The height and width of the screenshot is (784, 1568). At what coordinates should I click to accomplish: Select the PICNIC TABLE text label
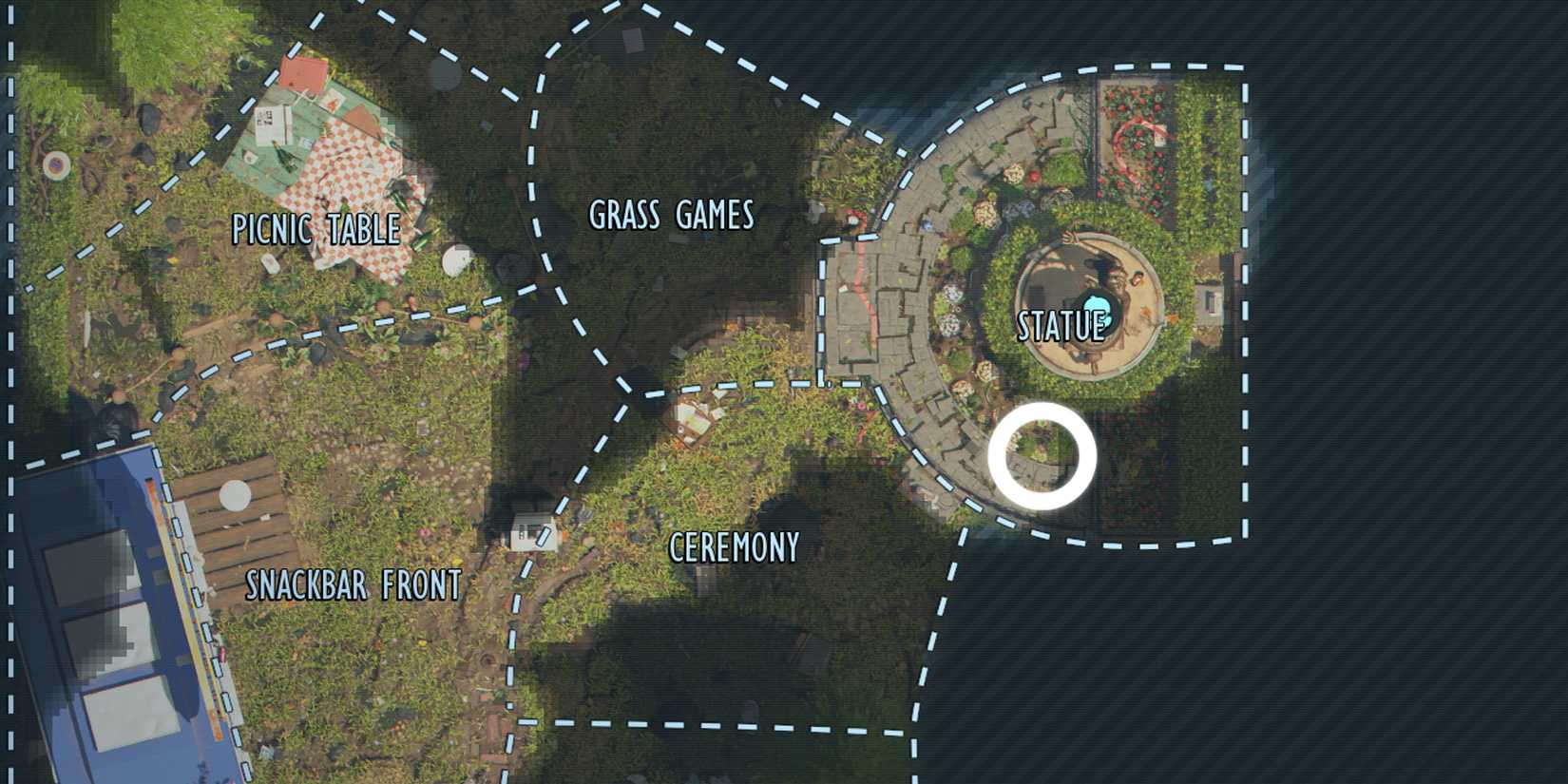(318, 228)
